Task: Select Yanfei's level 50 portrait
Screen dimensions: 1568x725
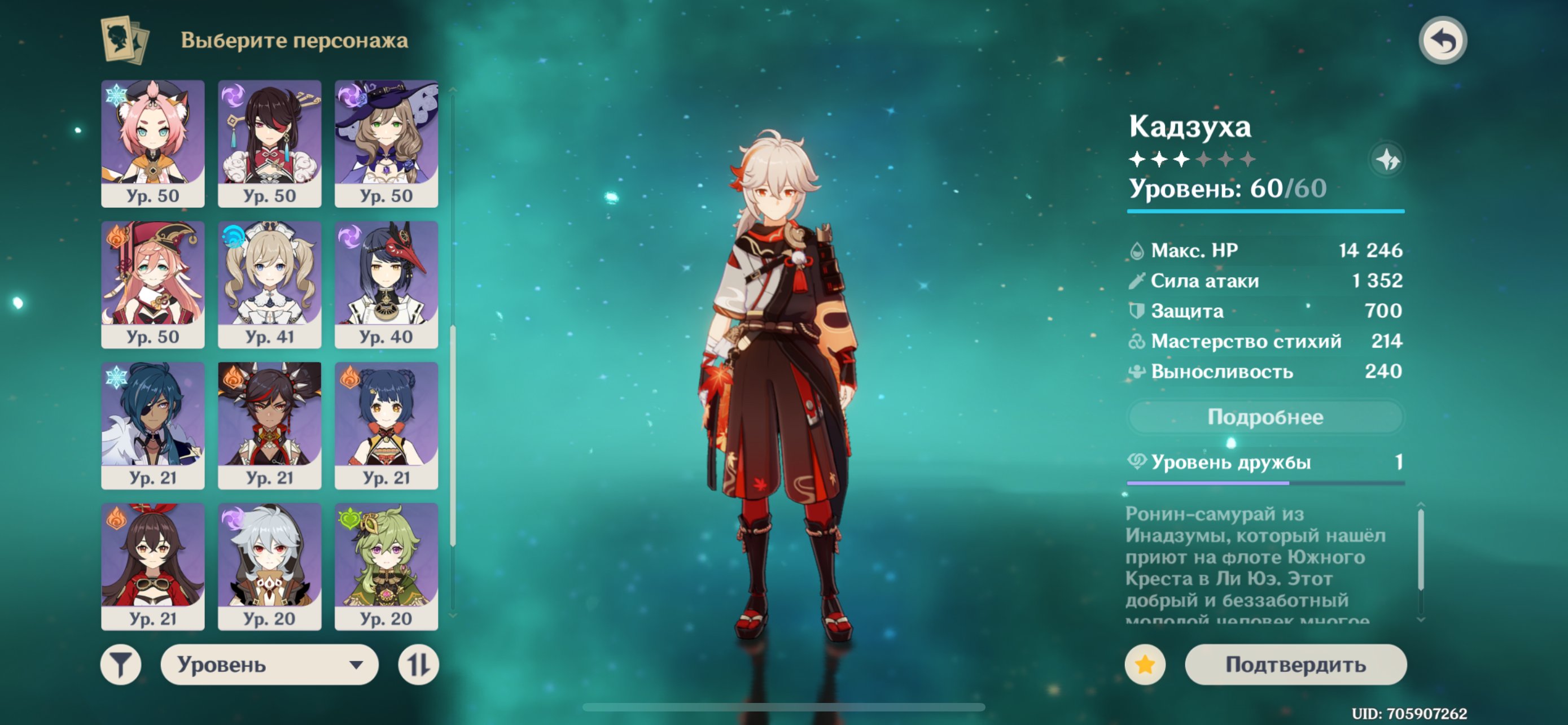Action: 153,284
